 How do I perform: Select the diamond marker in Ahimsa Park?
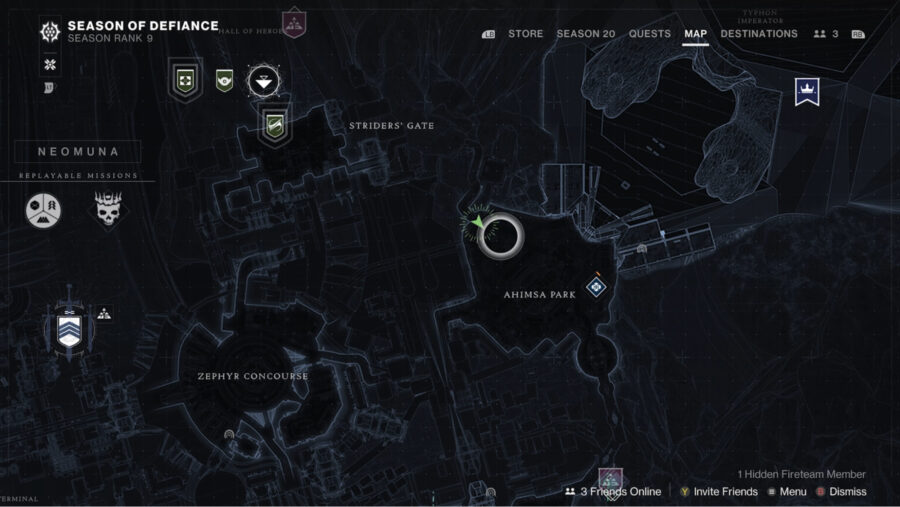(x=595, y=288)
